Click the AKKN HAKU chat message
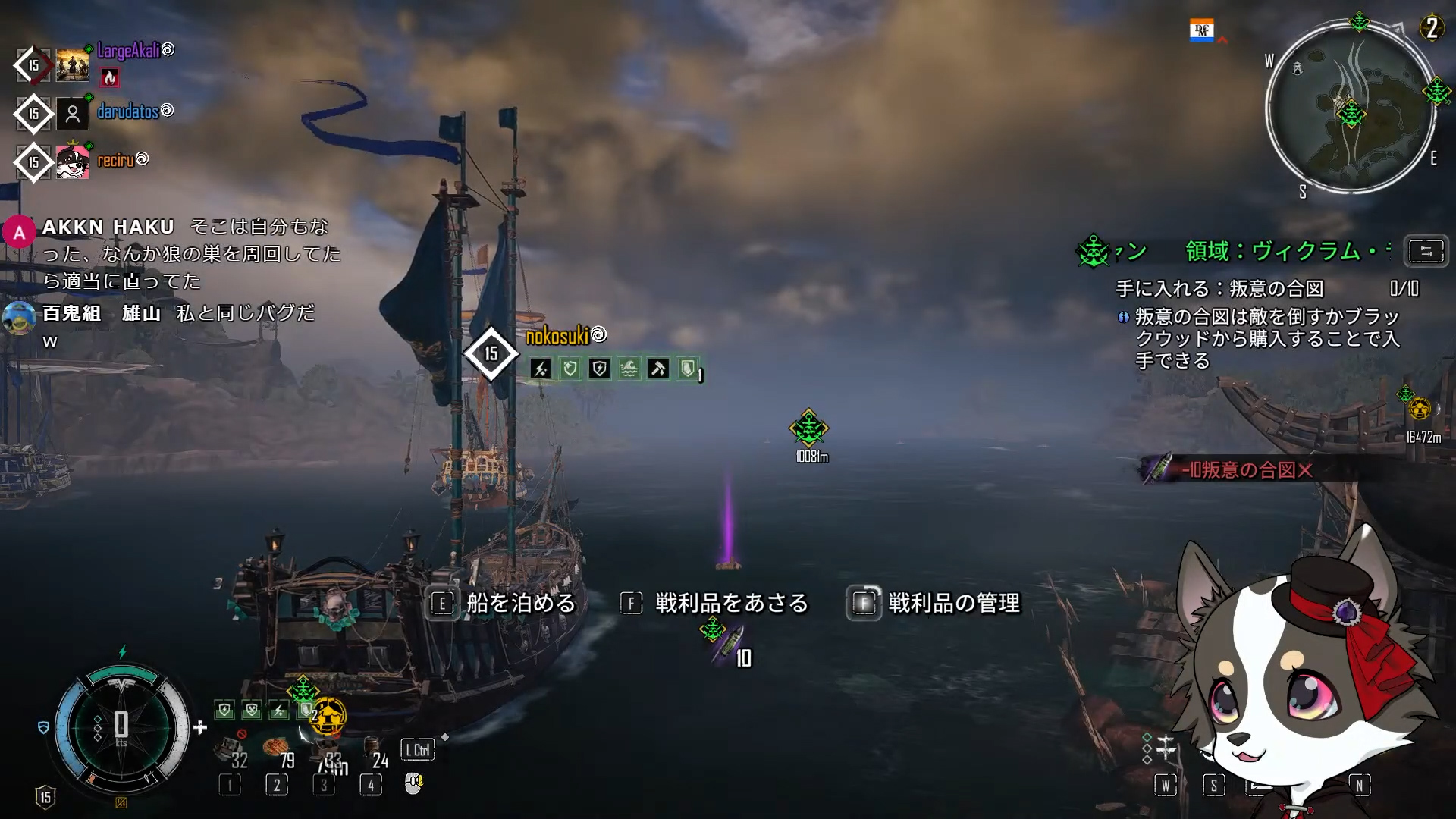 [x=190, y=253]
